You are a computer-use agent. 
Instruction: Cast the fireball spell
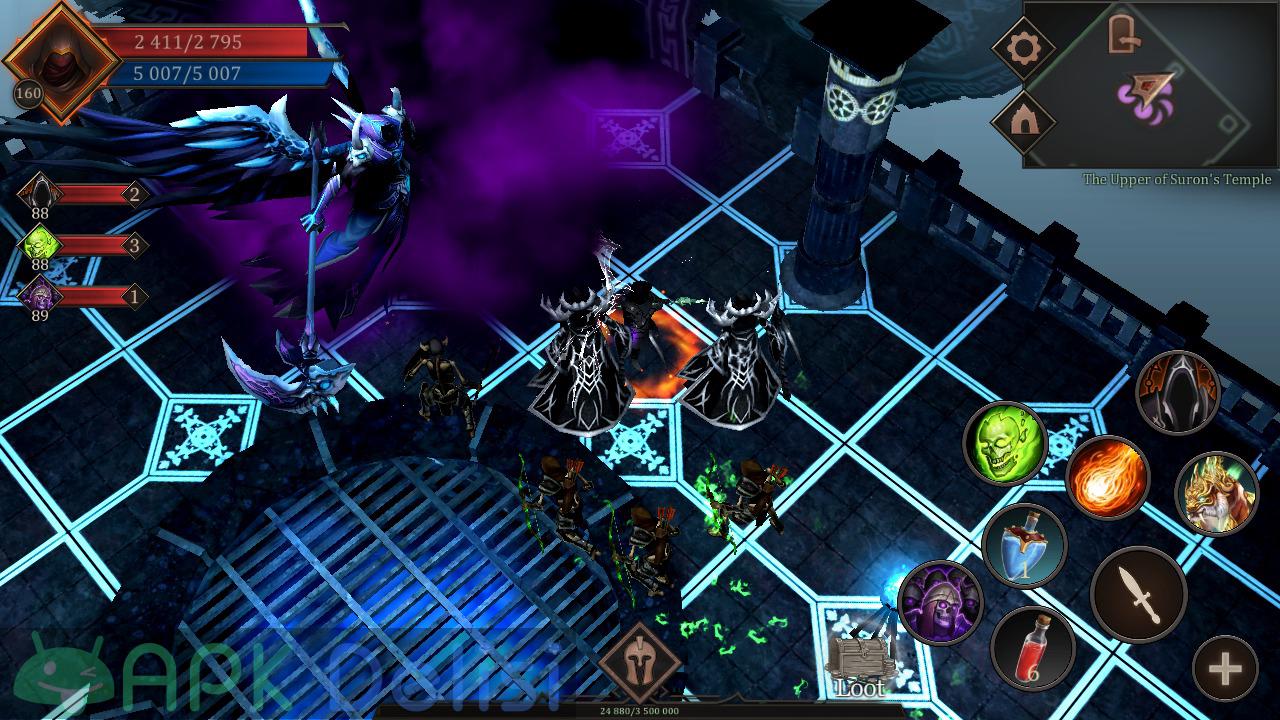[x=1107, y=477]
